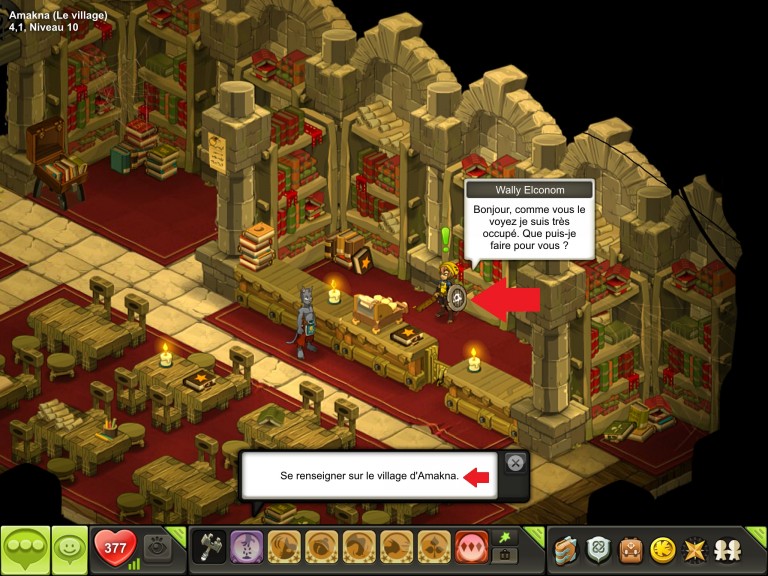Viewport: 768px width, 576px height.
Task: Open the spellbook menu icon
Action: pos(567,549)
